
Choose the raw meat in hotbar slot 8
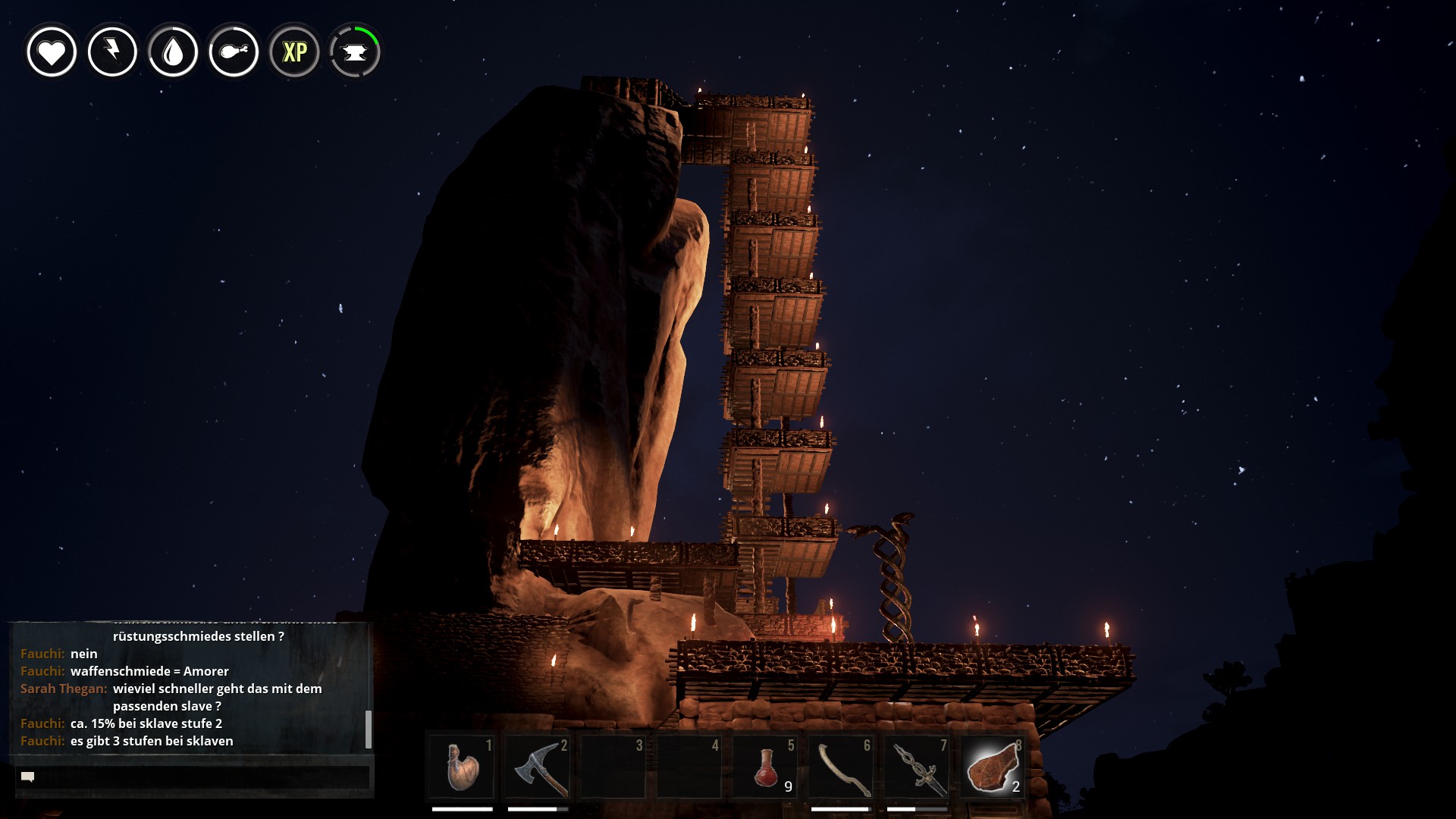tap(993, 767)
